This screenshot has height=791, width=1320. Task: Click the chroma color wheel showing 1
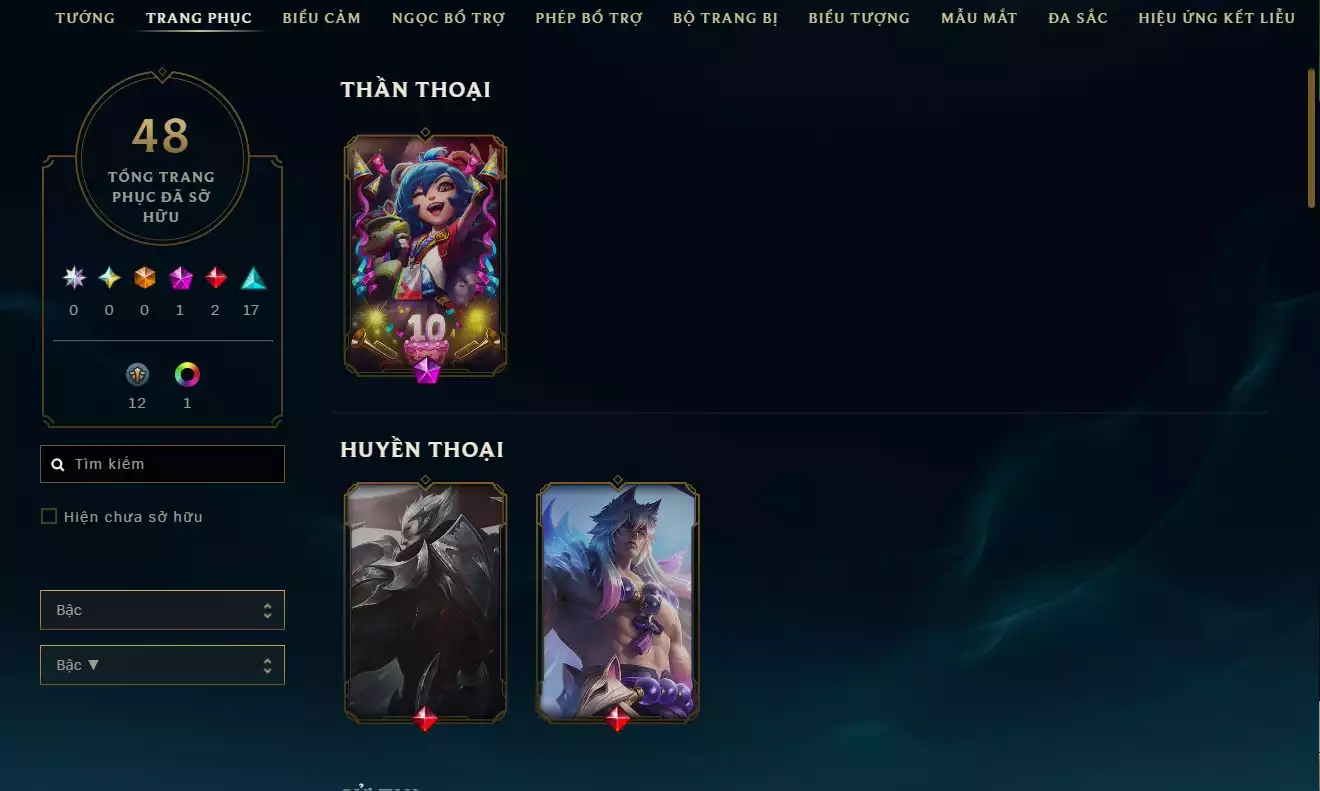(x=187, y=376)
